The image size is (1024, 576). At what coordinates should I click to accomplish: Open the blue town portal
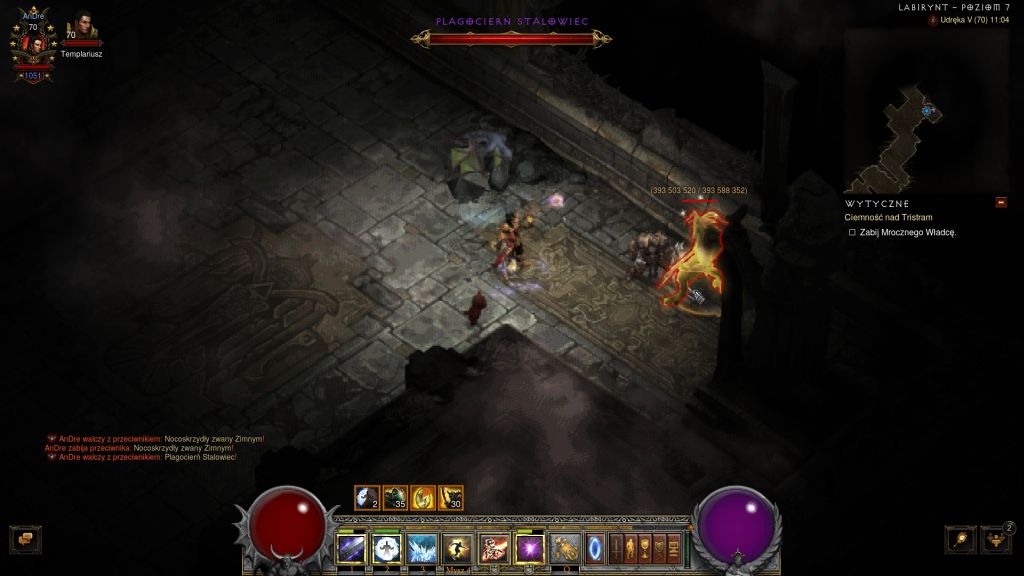(596, 548)
